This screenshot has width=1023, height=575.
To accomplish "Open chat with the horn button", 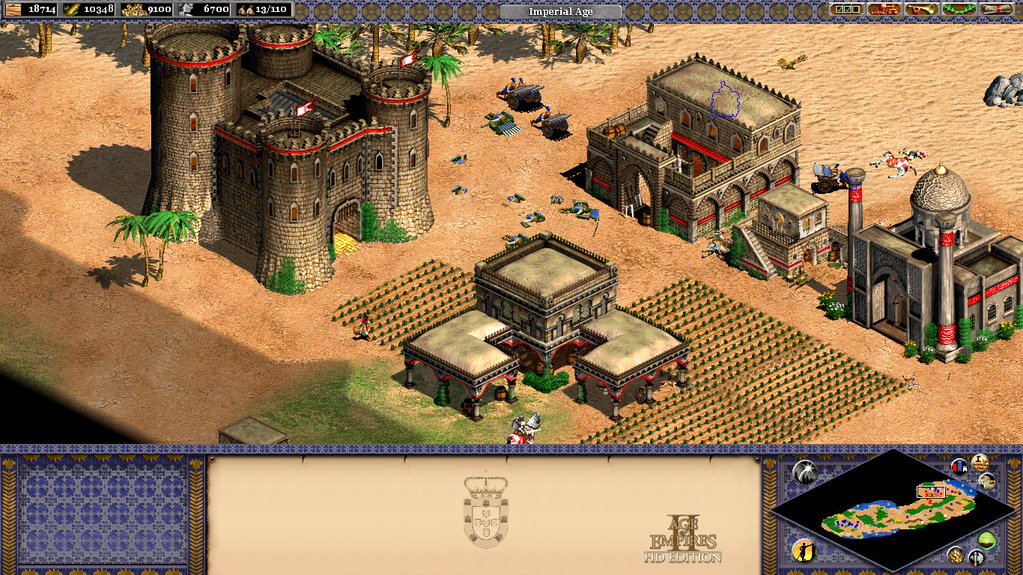I will [x=920, y=9].
